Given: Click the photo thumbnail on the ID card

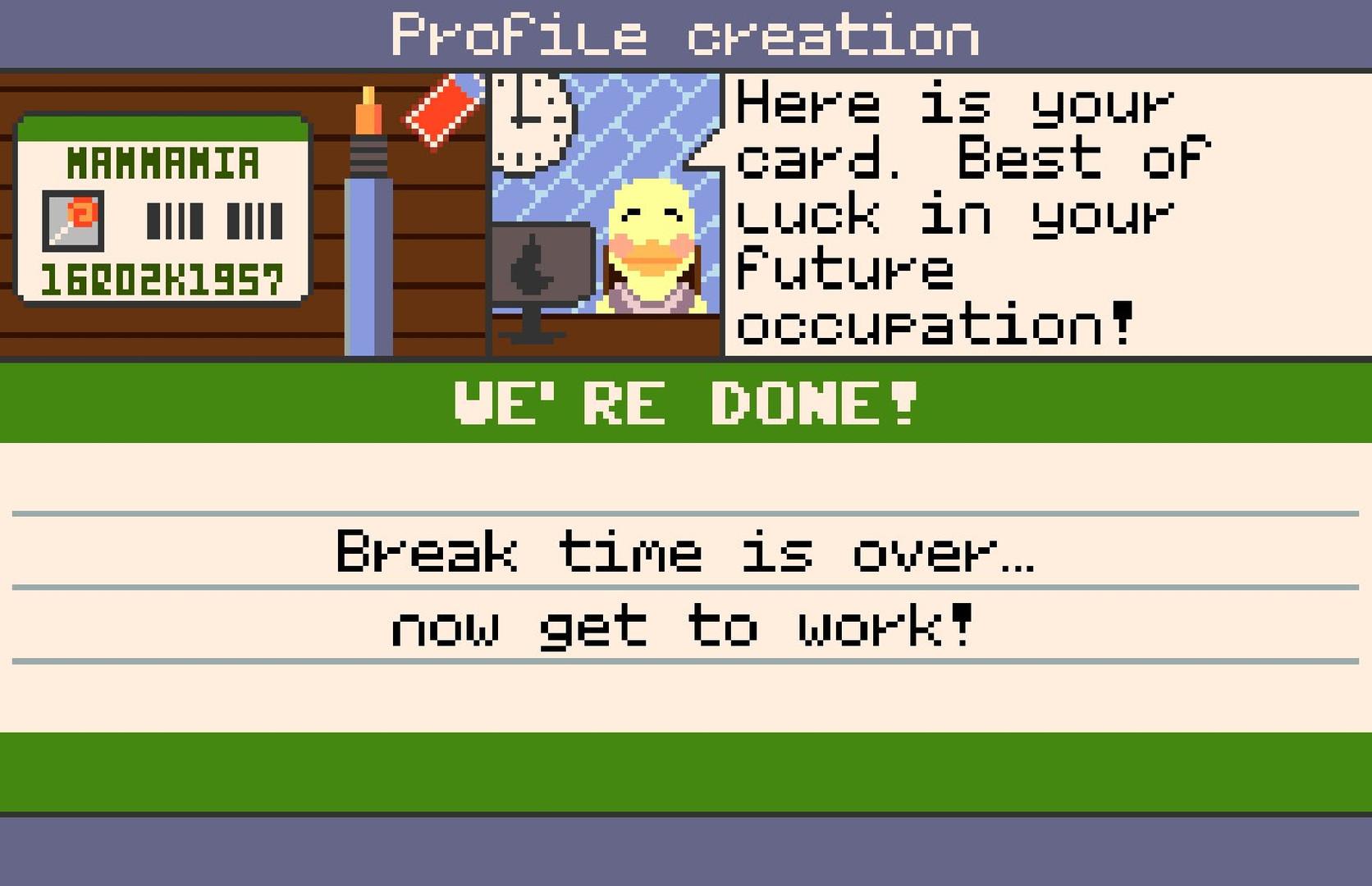Looking at the screenshot, I should [75, 221].
